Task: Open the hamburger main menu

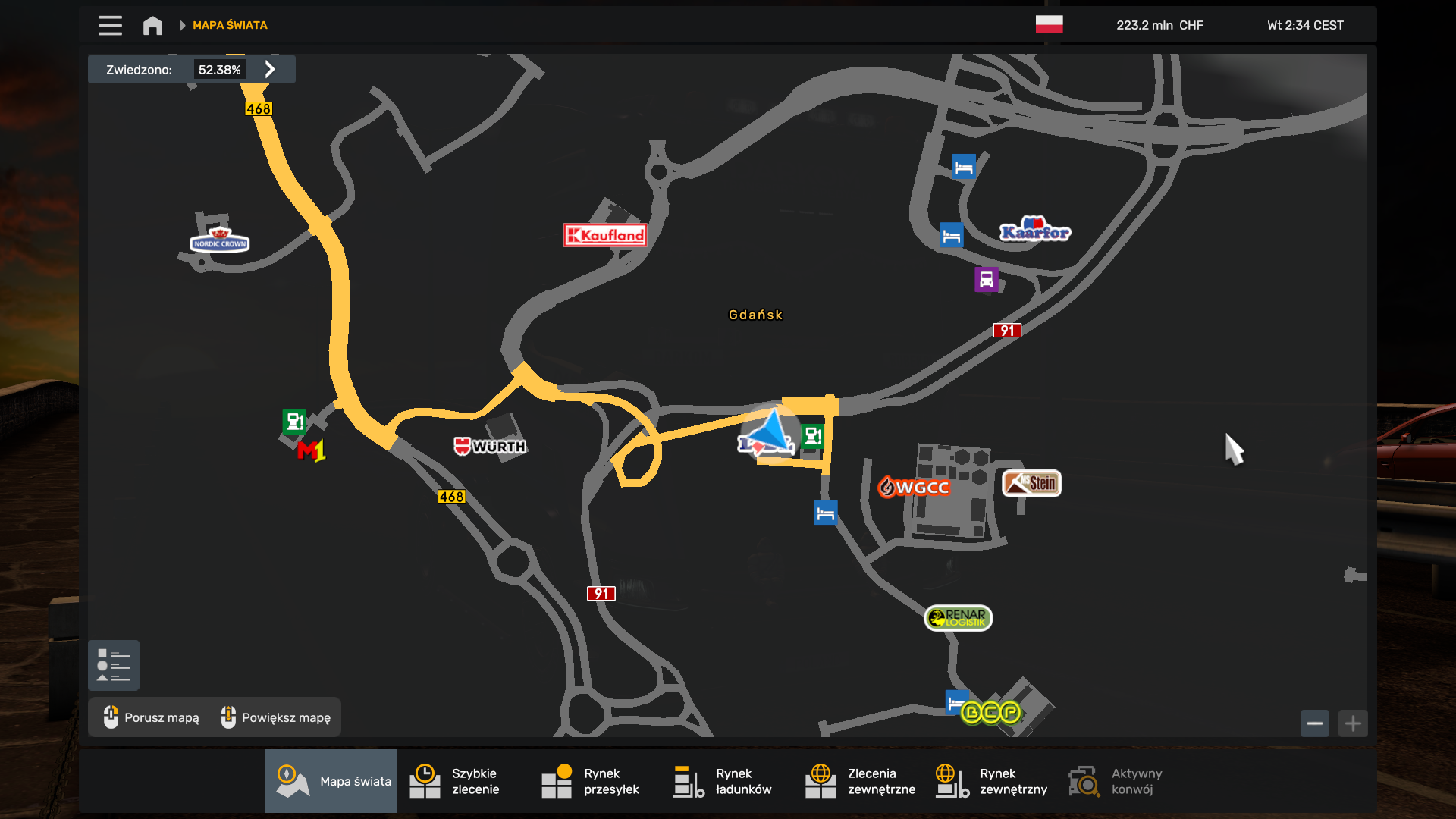Action: pos(110,26)
